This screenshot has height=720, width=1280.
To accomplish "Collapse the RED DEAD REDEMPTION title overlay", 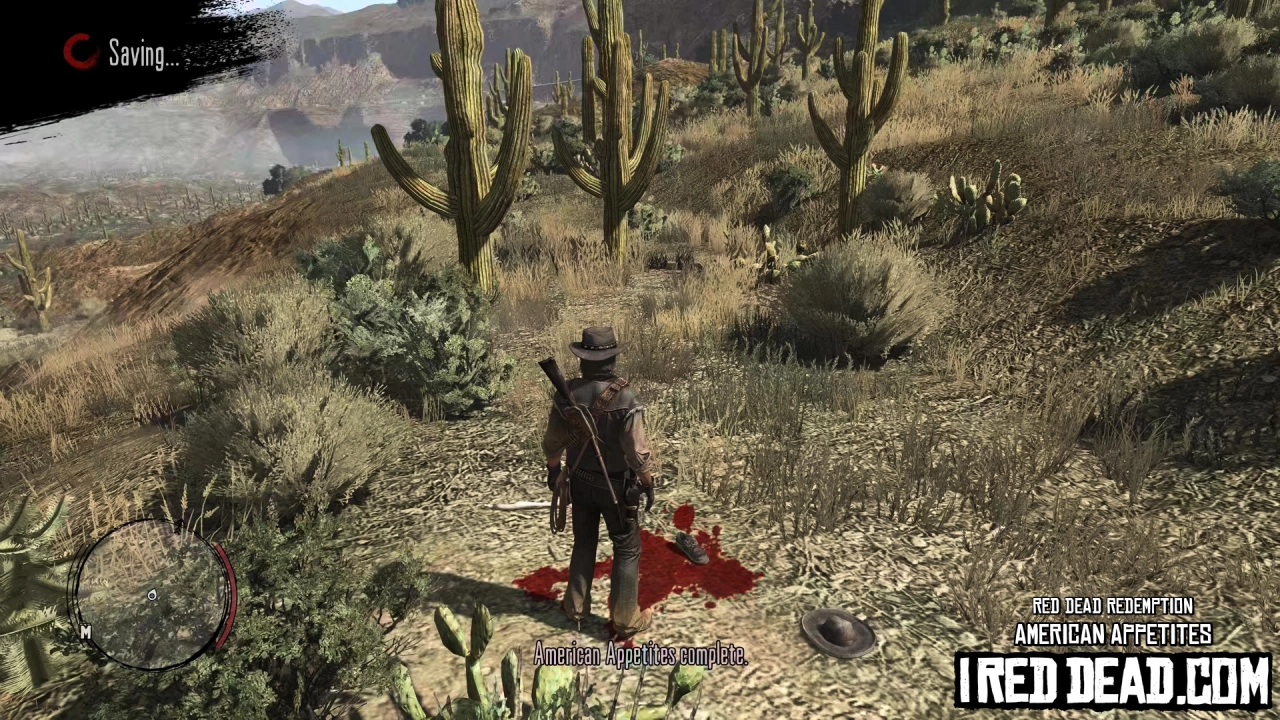I will pyautogui.click(x=1113, y=606).
